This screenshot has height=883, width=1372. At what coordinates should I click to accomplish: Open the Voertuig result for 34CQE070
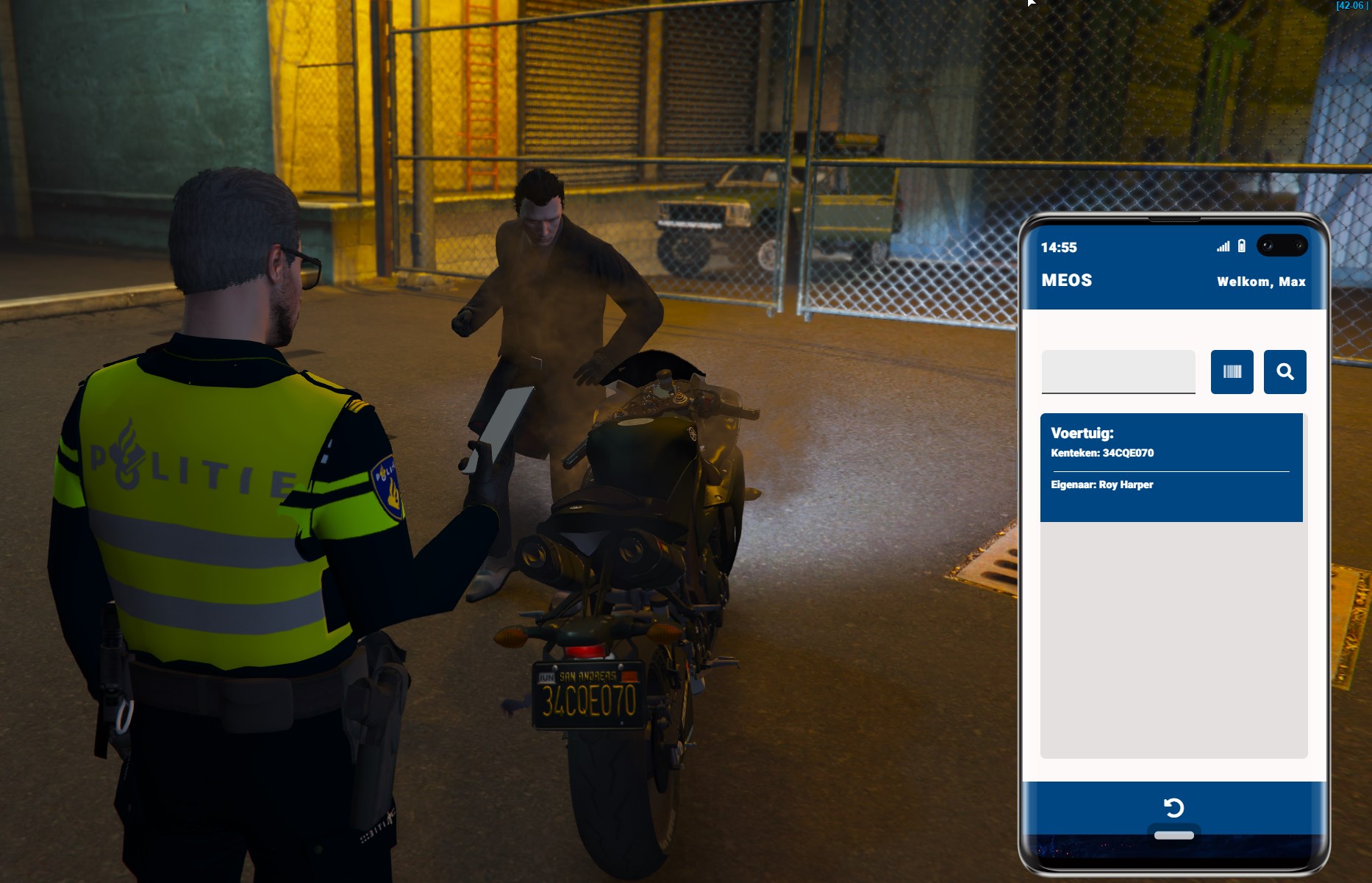pos(1171,467)
